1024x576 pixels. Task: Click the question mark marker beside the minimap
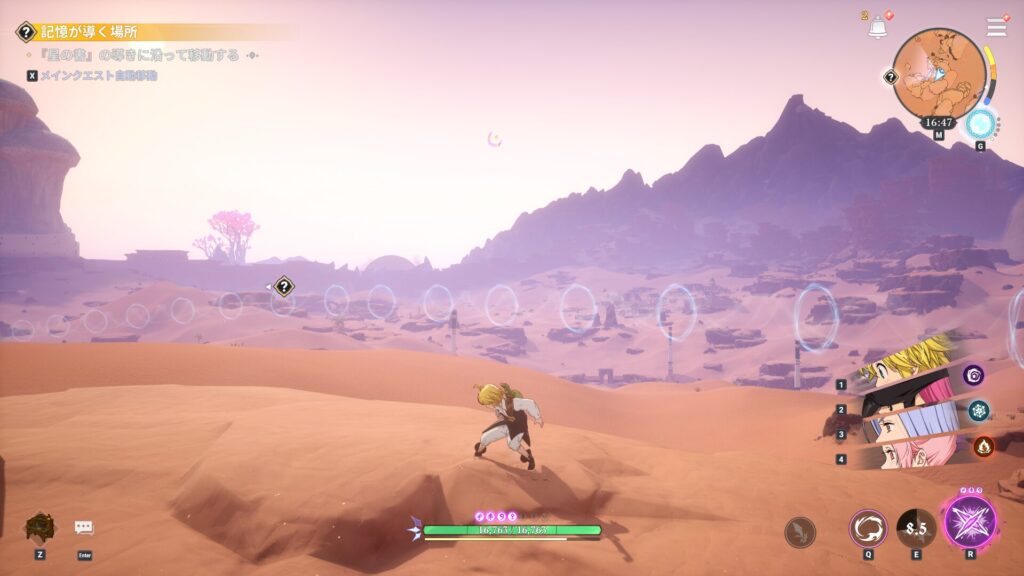[x=891, y=76]
